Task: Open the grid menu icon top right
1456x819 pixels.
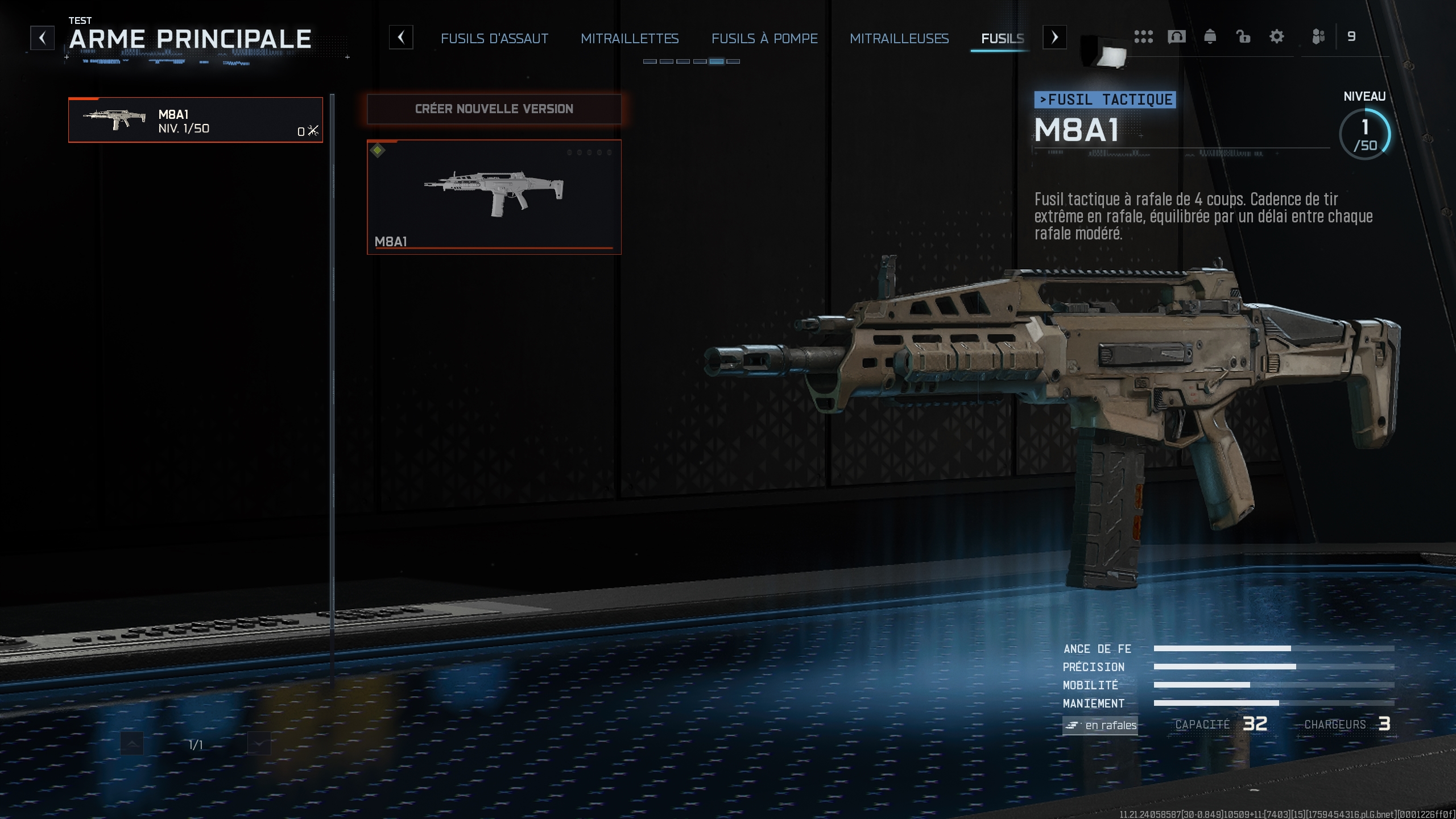Action: (x=1145, y=36)
